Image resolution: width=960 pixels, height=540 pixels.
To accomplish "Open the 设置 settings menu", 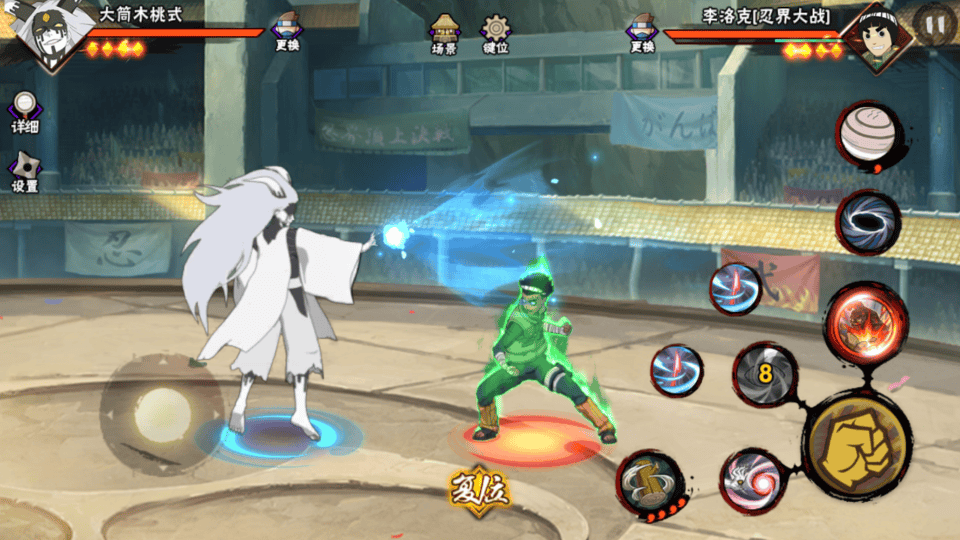I will pos(25,172).
